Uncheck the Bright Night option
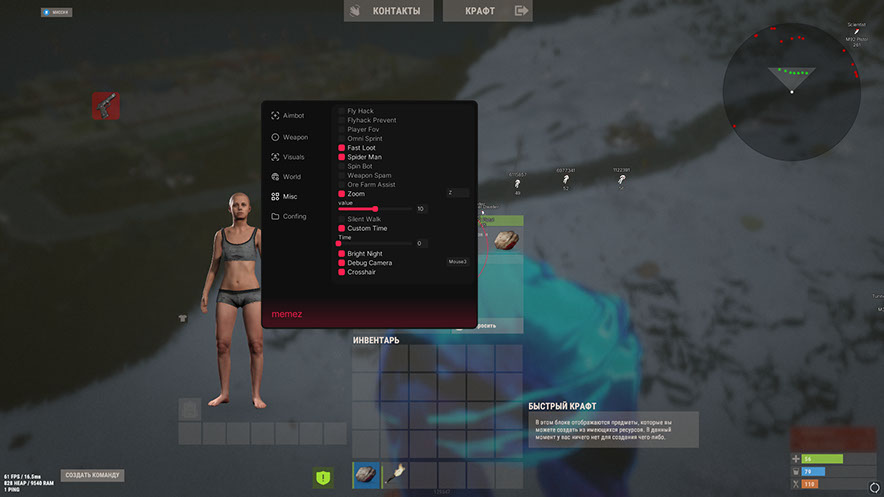Viewport: 884px width, 497px height. [341, 254]
